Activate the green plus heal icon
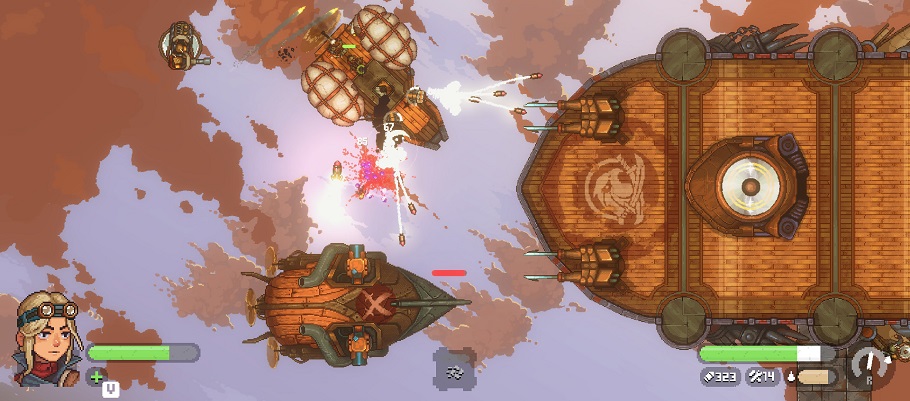This screenshot has height=401, width=910. [96, 376]
